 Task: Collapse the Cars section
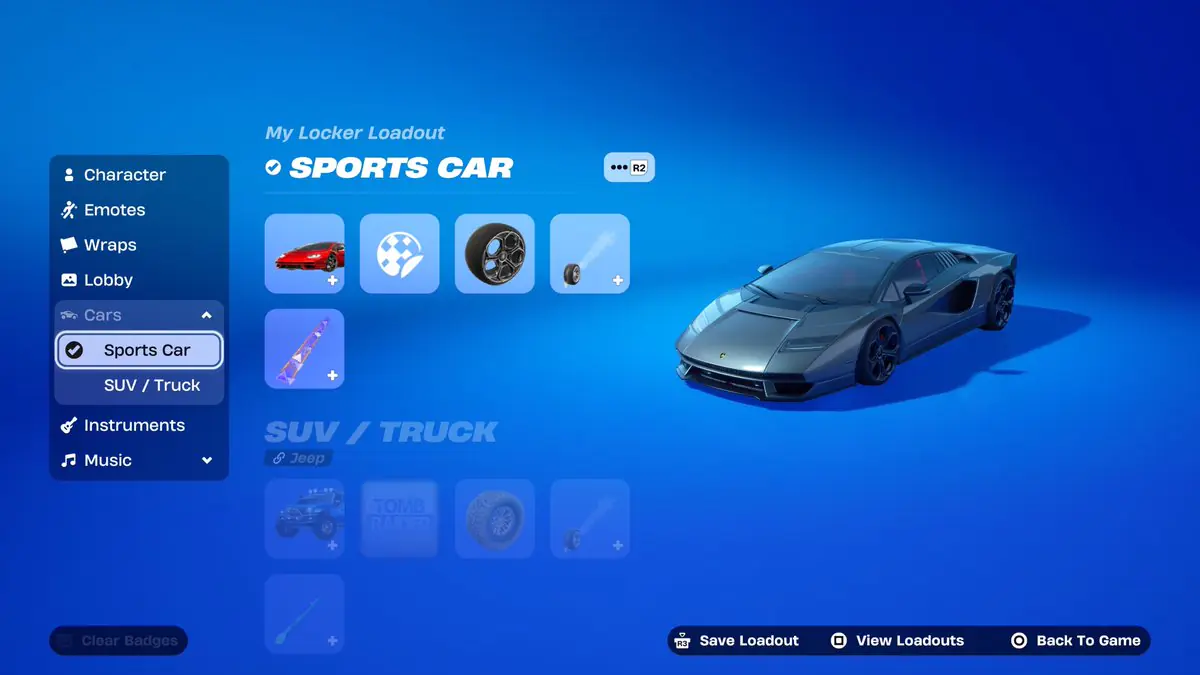(206, 315)
